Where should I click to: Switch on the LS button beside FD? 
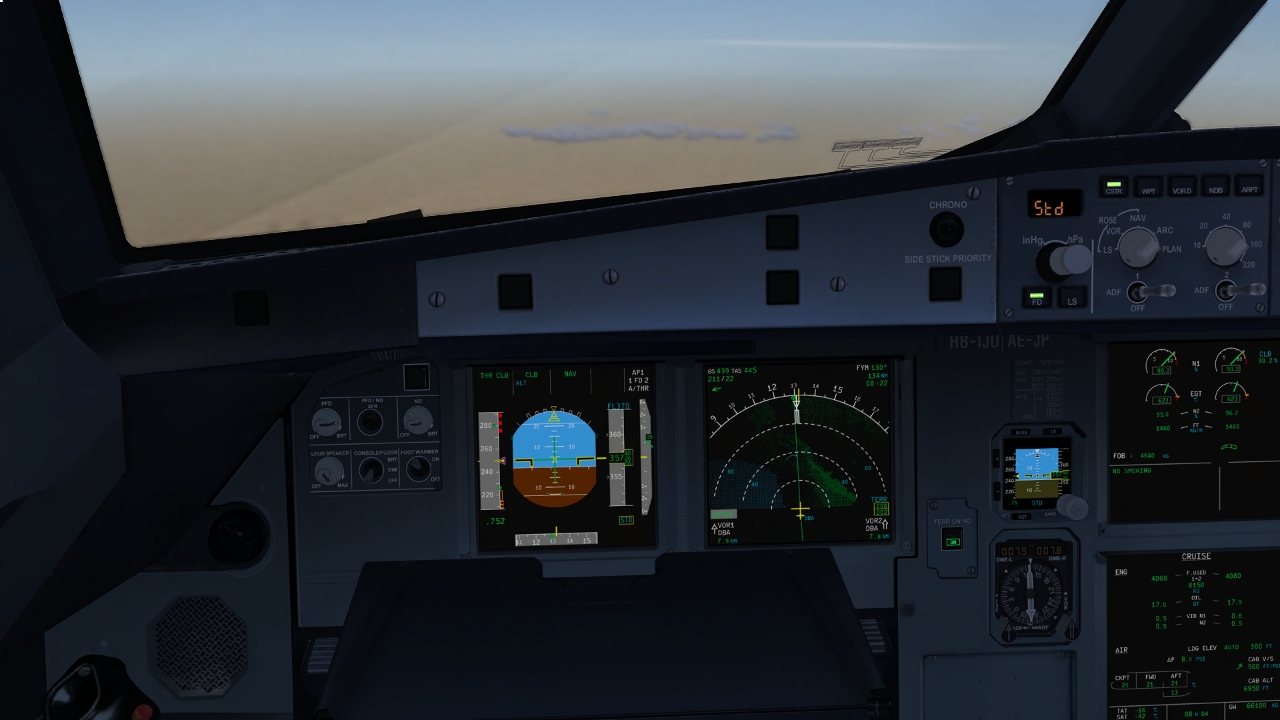[x=1072, y=298]
